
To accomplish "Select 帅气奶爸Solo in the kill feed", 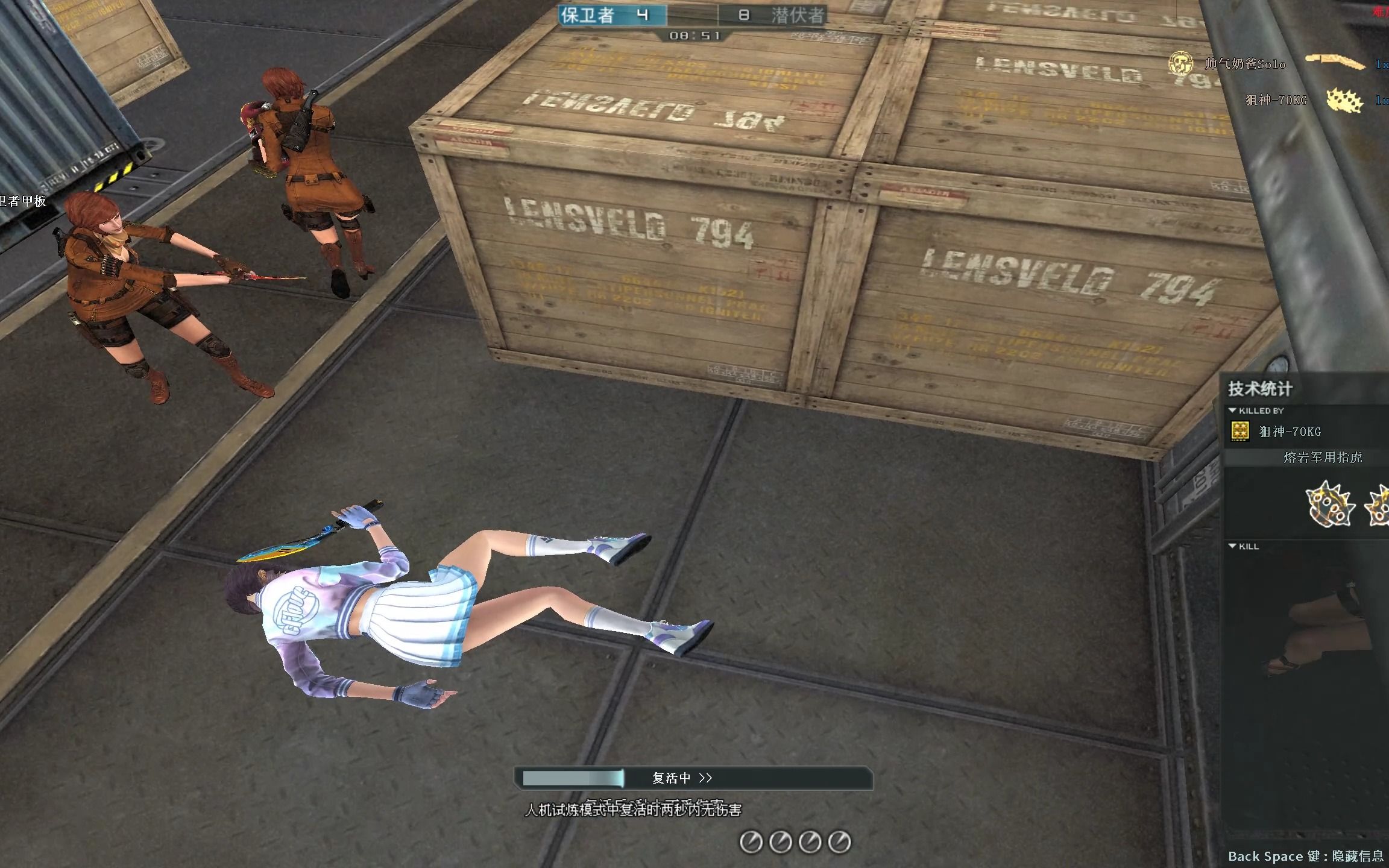I will point(1245,64).
